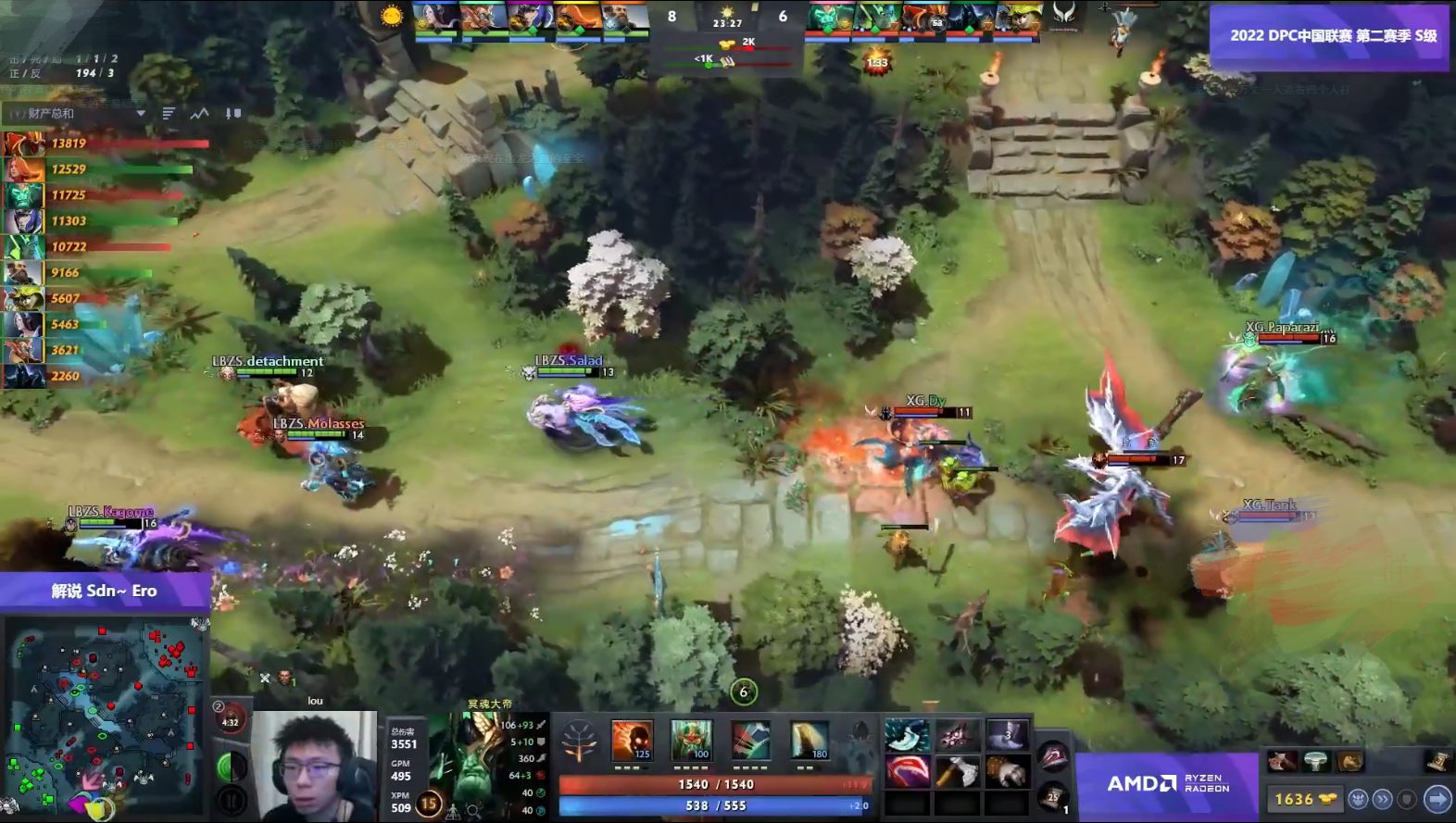Open the graph/chart stats icon
The width and height of the screenshot is (1456, 823).
tap(200, 114)
